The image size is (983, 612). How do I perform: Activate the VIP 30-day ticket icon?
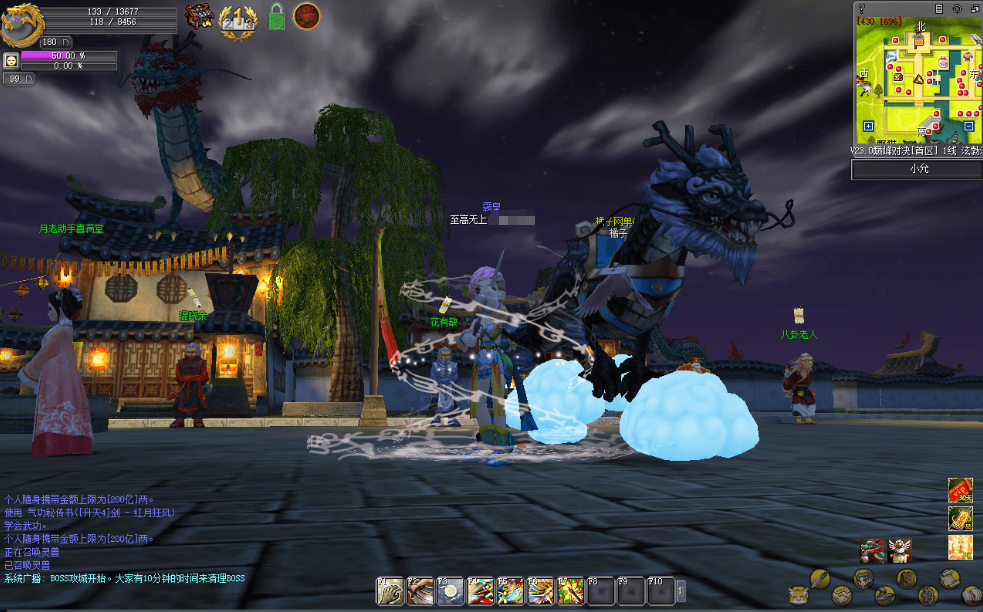tap(960, 490)
